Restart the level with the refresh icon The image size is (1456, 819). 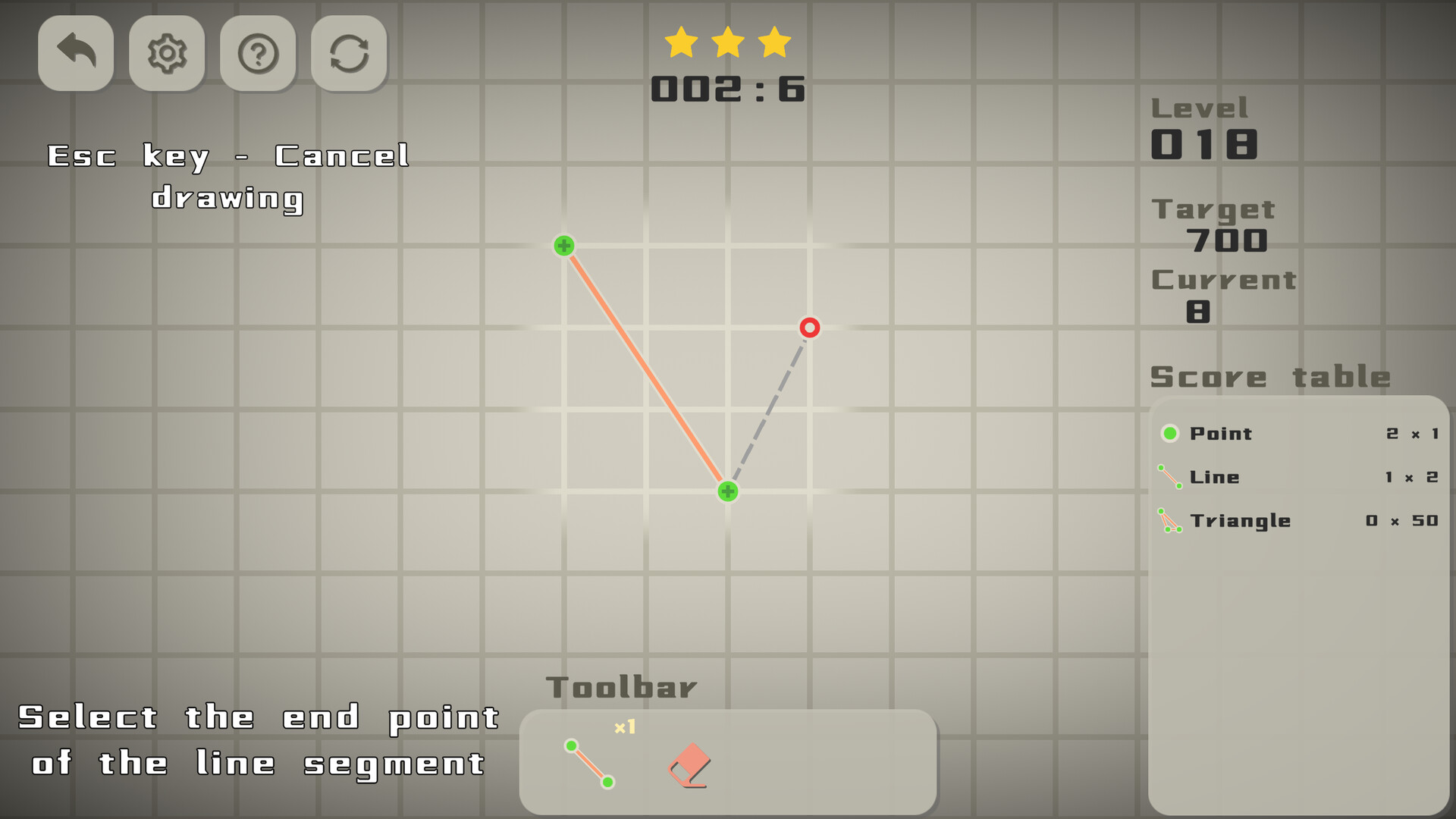click(349, 53)
